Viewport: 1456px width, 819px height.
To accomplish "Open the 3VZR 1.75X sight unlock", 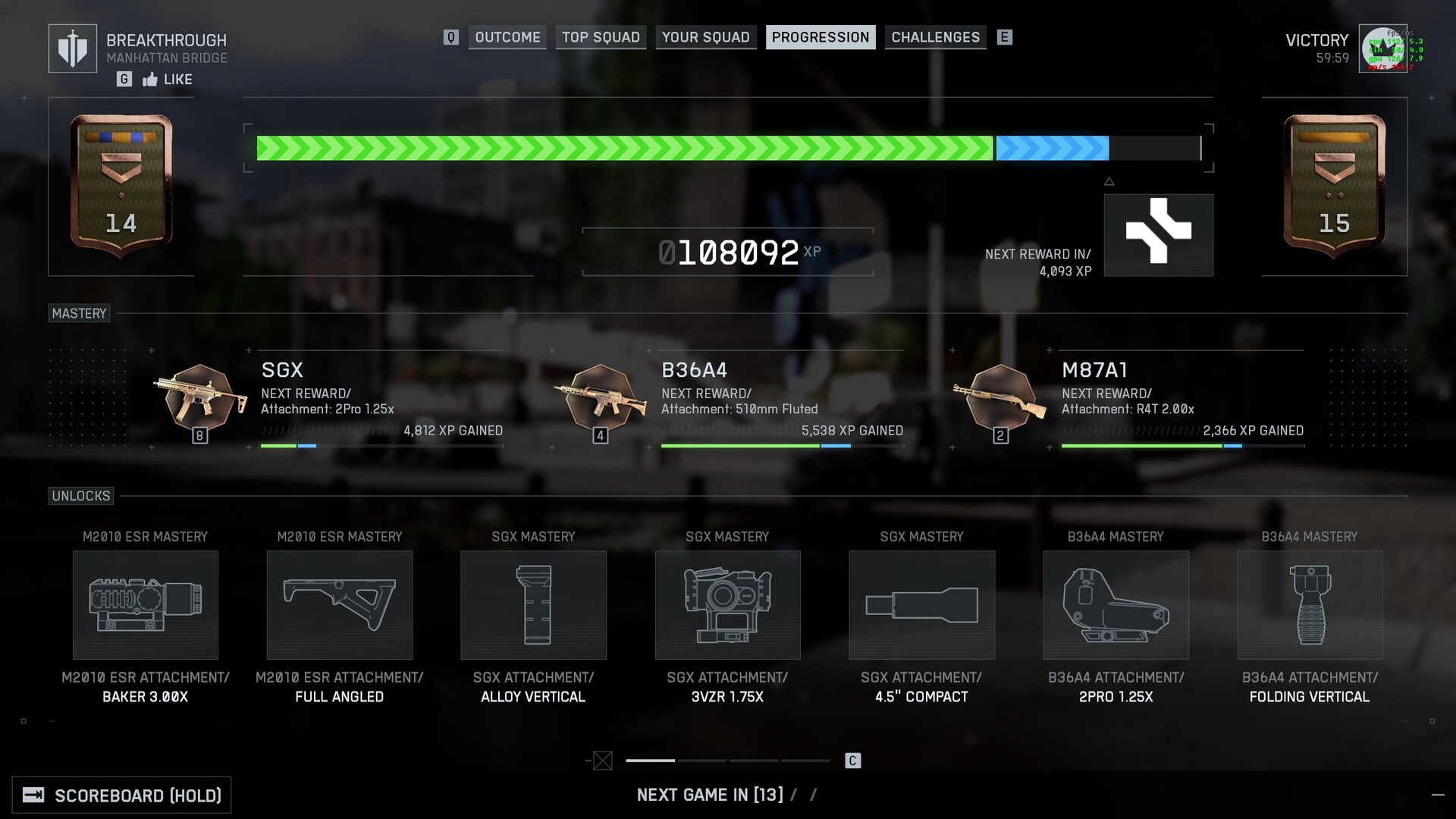I will [x=728, y=605].
